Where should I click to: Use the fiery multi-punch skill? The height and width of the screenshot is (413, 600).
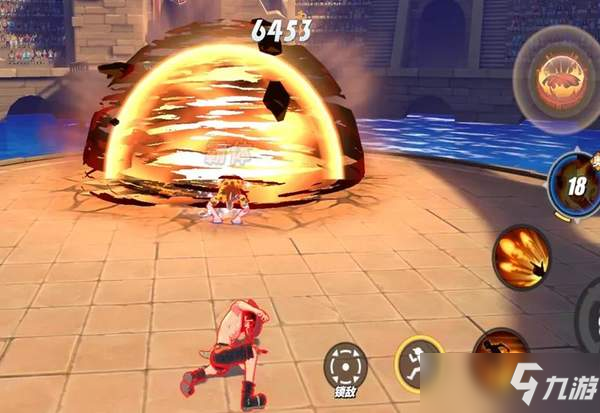point(520,256)
